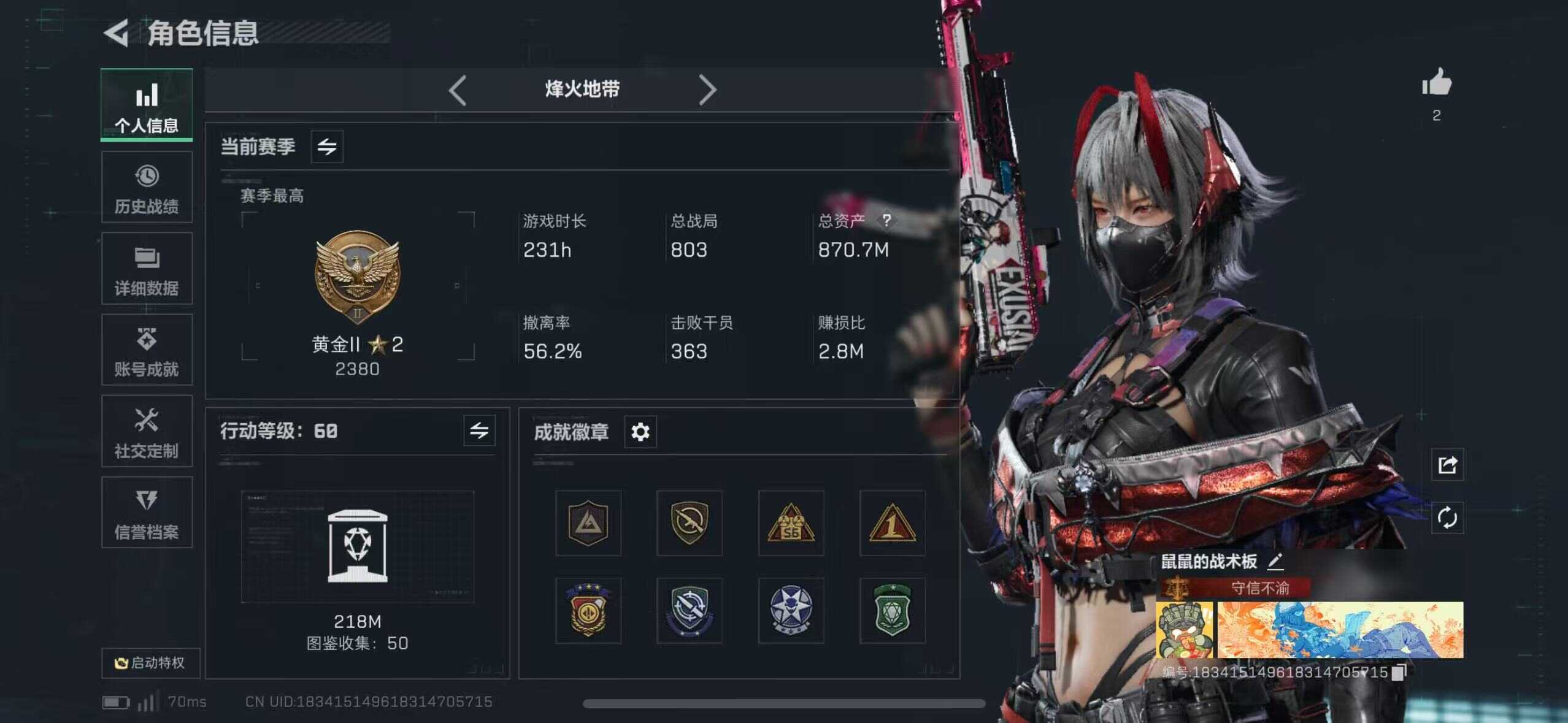Tap the share icon button
The image size is (1568, 723).
point(1447,465)
